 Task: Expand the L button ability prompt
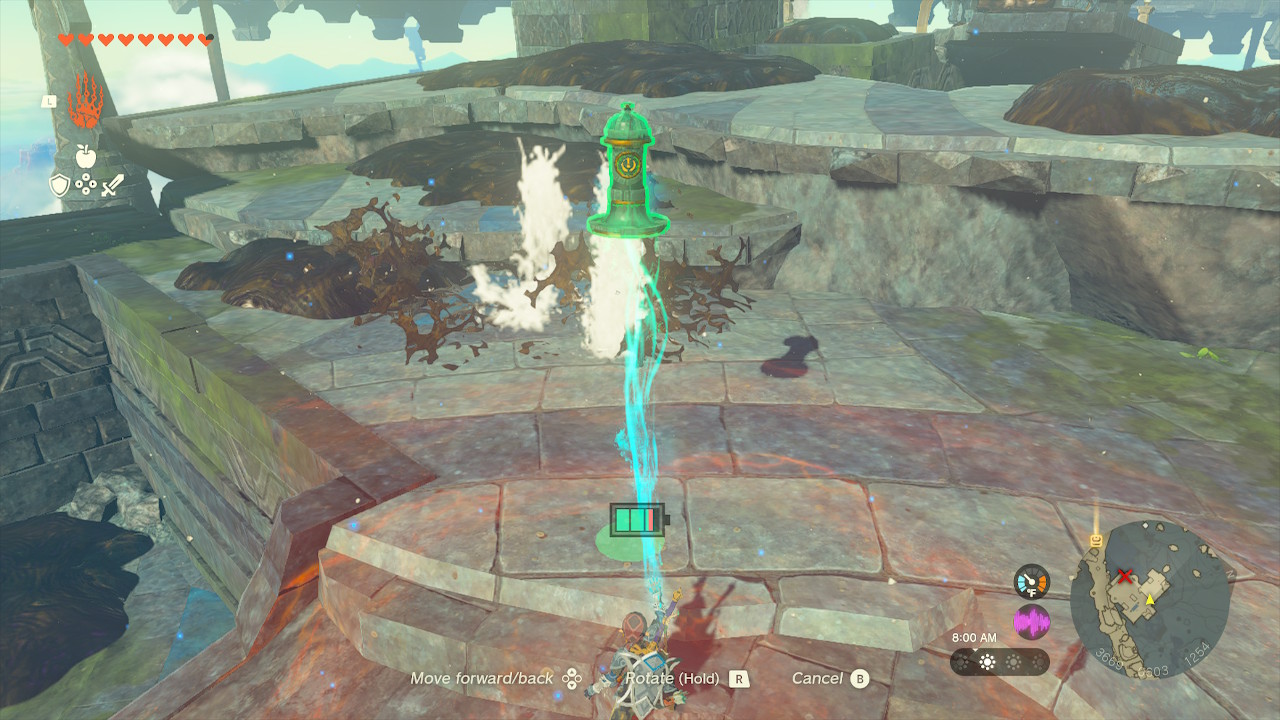point(49,101)
